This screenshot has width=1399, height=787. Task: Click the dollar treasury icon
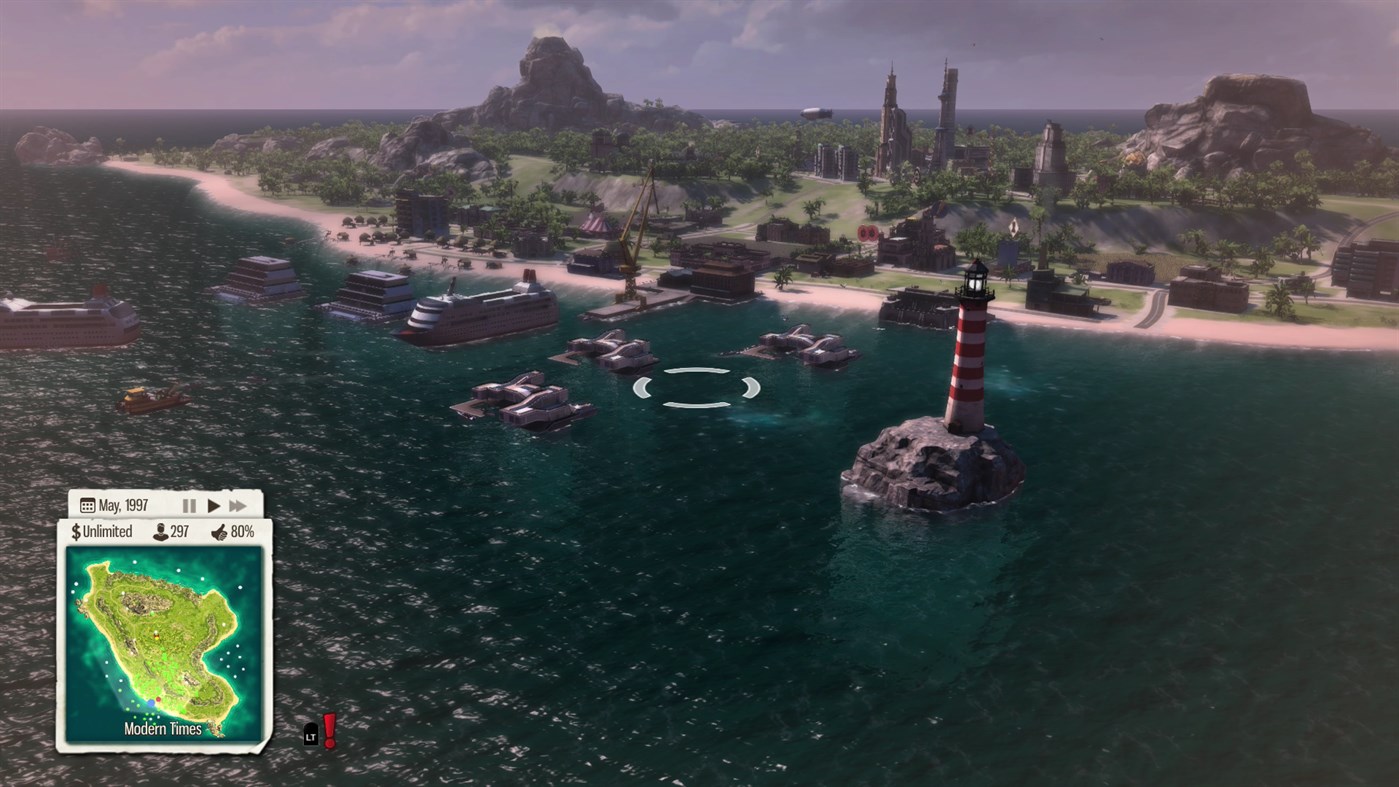(x=75, y=530)
